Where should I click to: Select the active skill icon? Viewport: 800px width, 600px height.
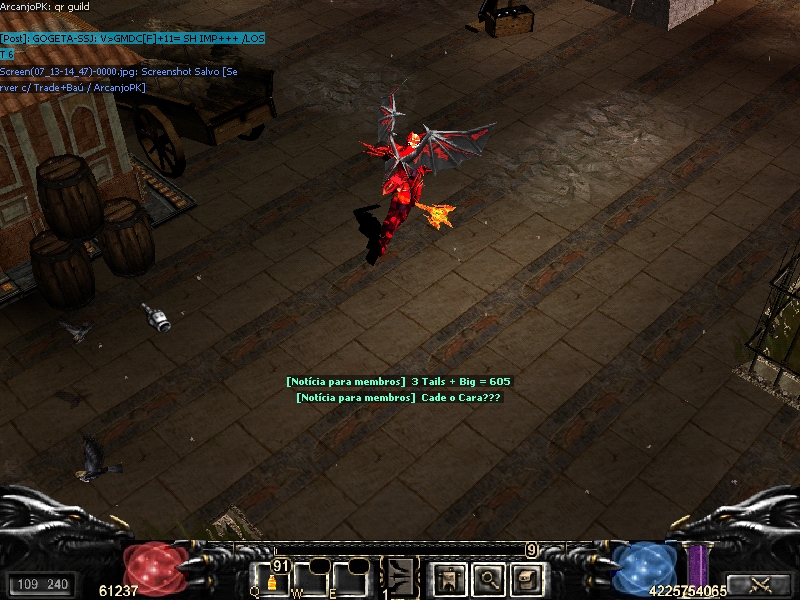tap(401, 577)
